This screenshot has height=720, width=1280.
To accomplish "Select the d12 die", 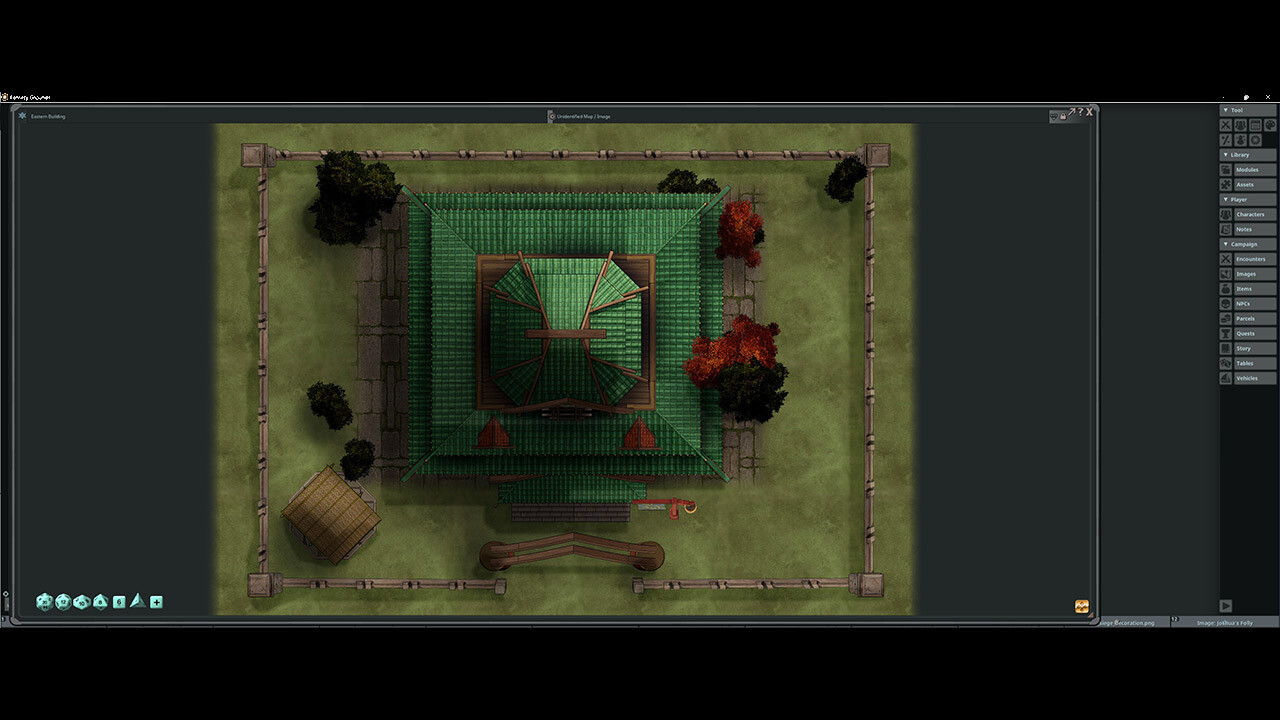I will 63,601.
